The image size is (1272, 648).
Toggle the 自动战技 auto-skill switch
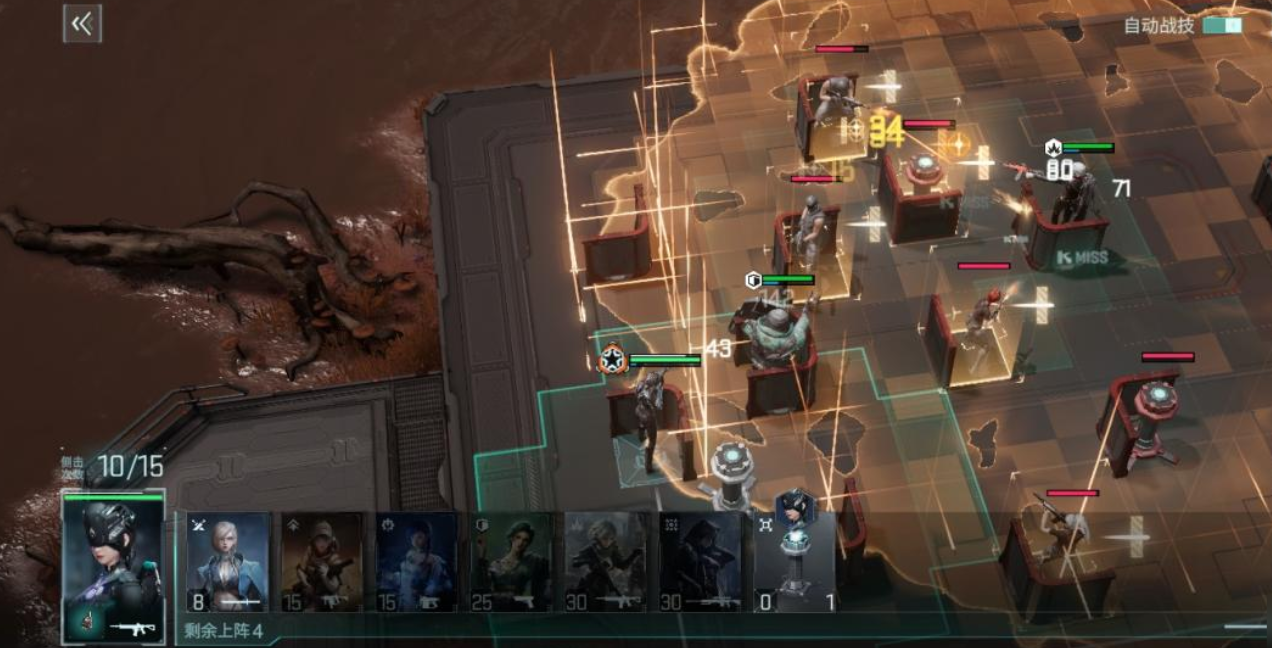[1222, 25]
